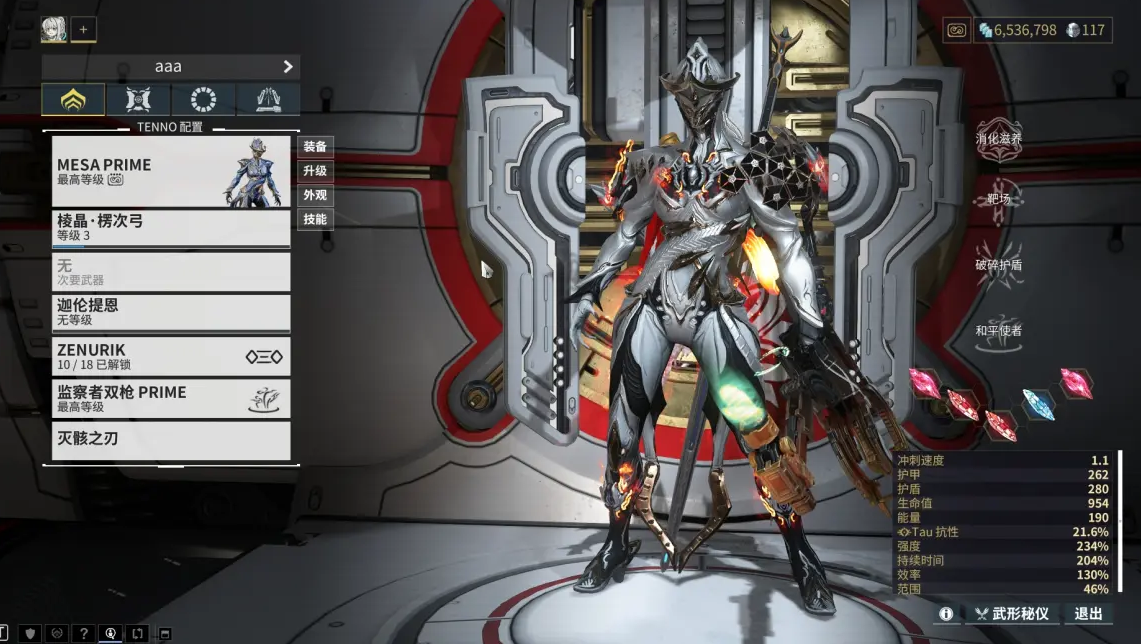This screenshot has width=1141, height=644.
Task: Click the info circle icon near 武形秘仪
Action: (945, 614)
